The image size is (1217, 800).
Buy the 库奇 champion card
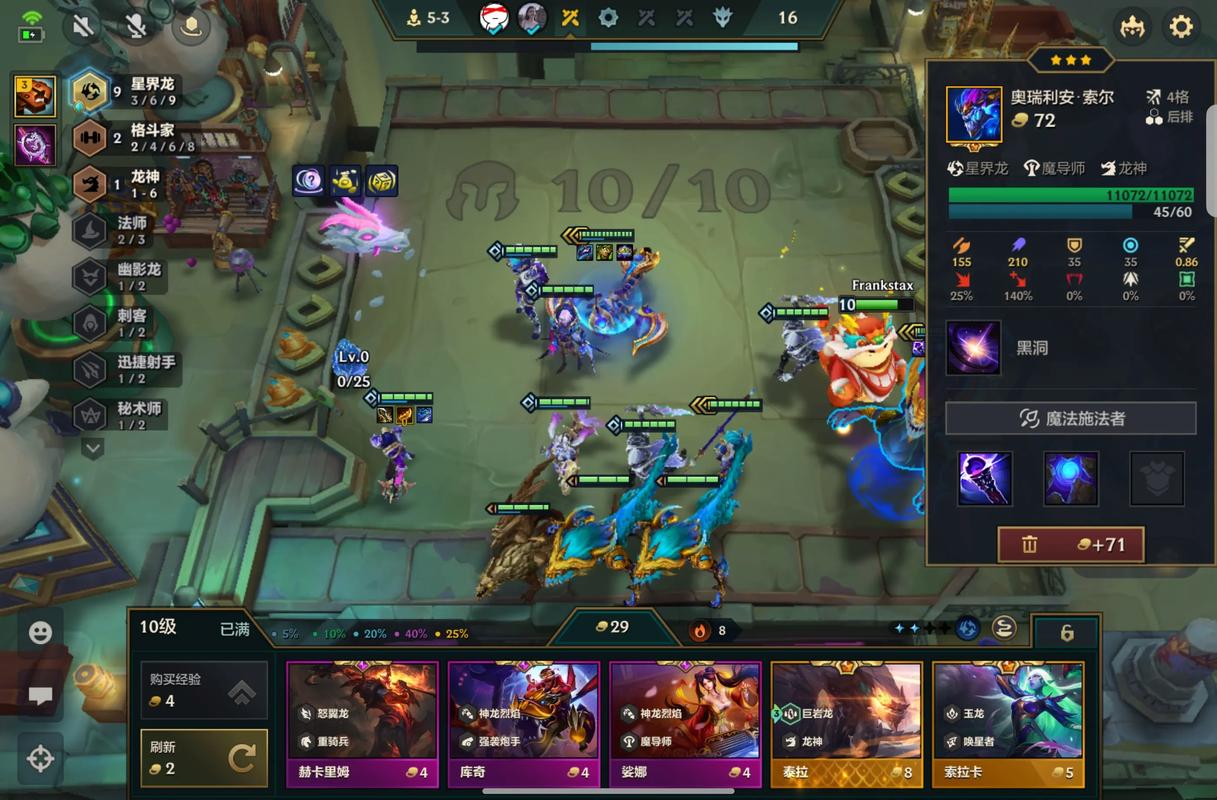pos(523,724)
